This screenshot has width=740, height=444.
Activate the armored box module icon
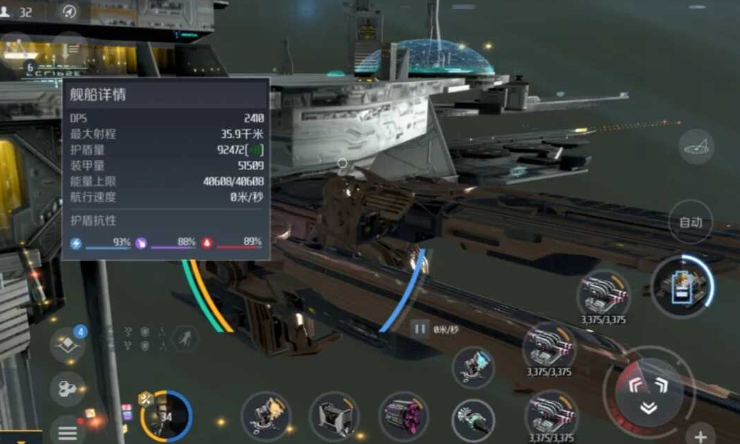[x=335, y=415]
